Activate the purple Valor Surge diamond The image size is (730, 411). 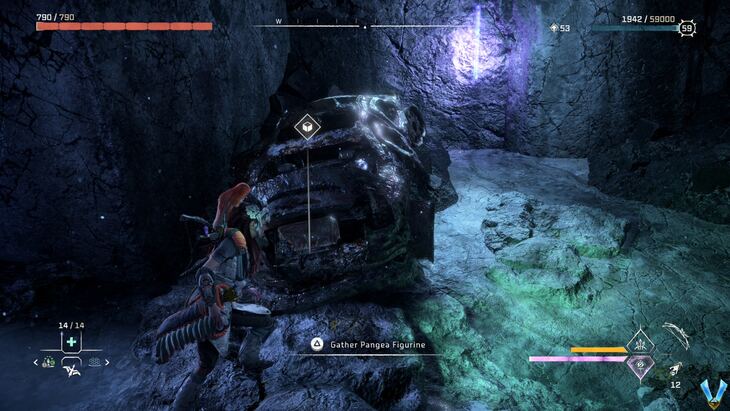point(639,367)
